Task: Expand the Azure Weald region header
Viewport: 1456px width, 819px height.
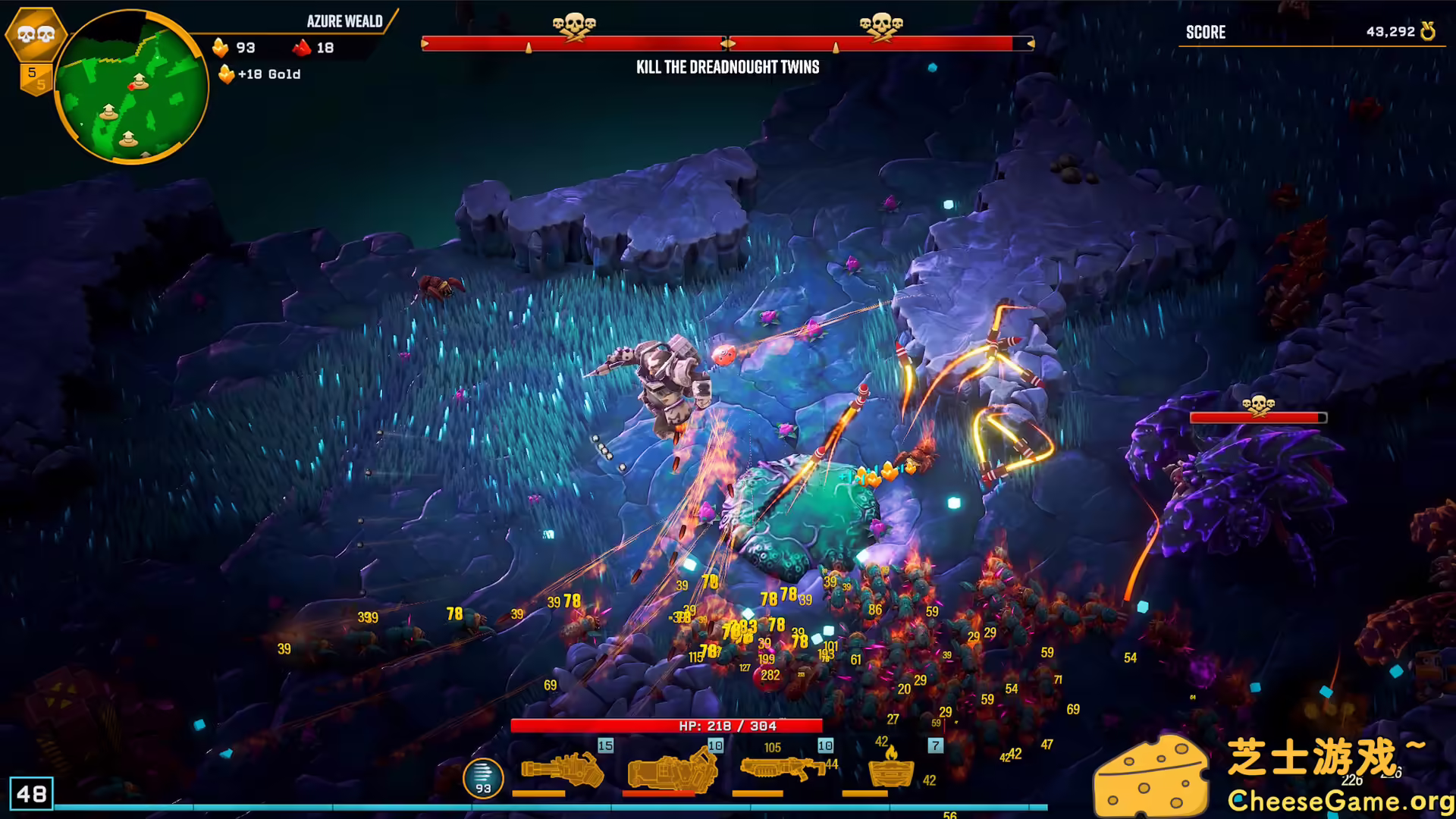Action: coord(345,21)
